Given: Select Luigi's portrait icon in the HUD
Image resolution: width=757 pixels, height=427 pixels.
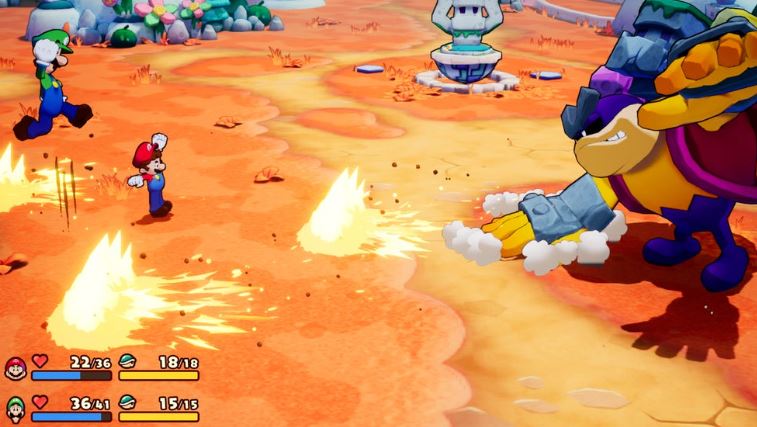Looking at the screenshot, I should coord(15,407).
